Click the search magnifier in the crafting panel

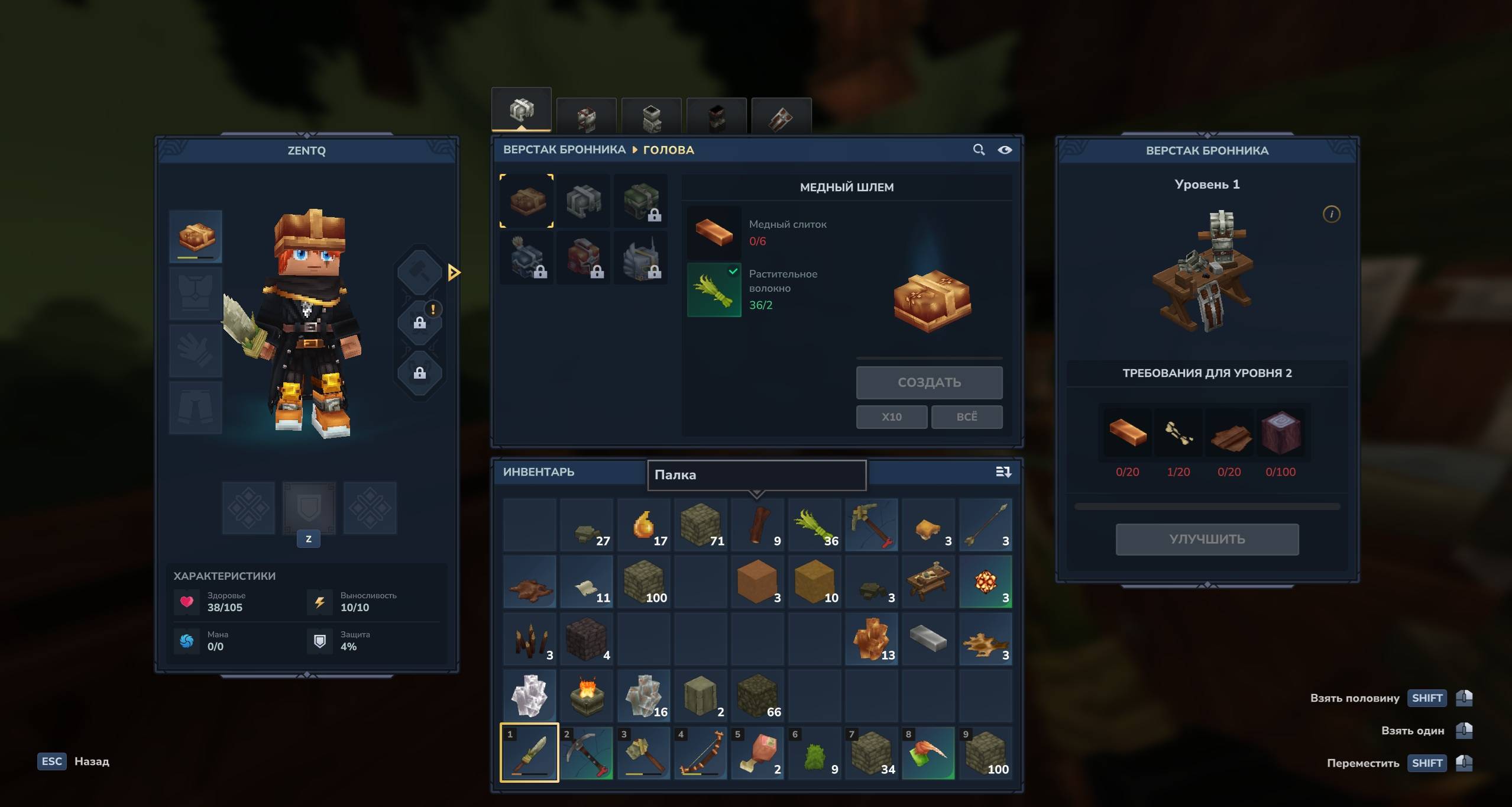[979, 150]
